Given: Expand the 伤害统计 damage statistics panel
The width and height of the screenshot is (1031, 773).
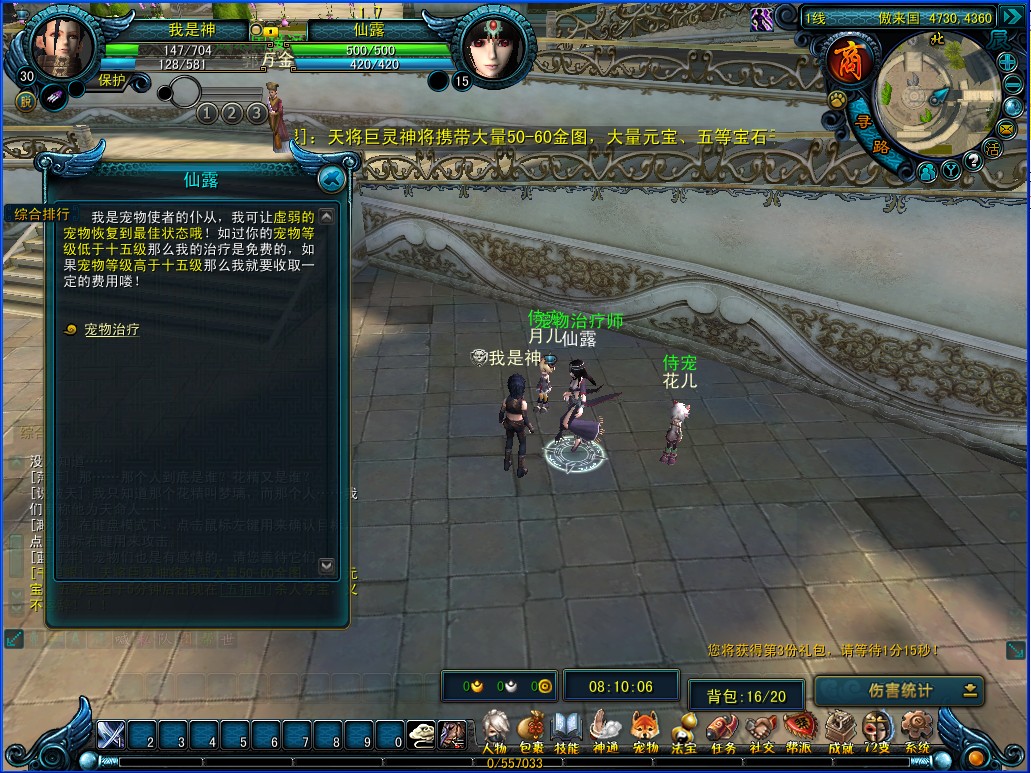Looking at the screenshot, I should pos(969,690).
